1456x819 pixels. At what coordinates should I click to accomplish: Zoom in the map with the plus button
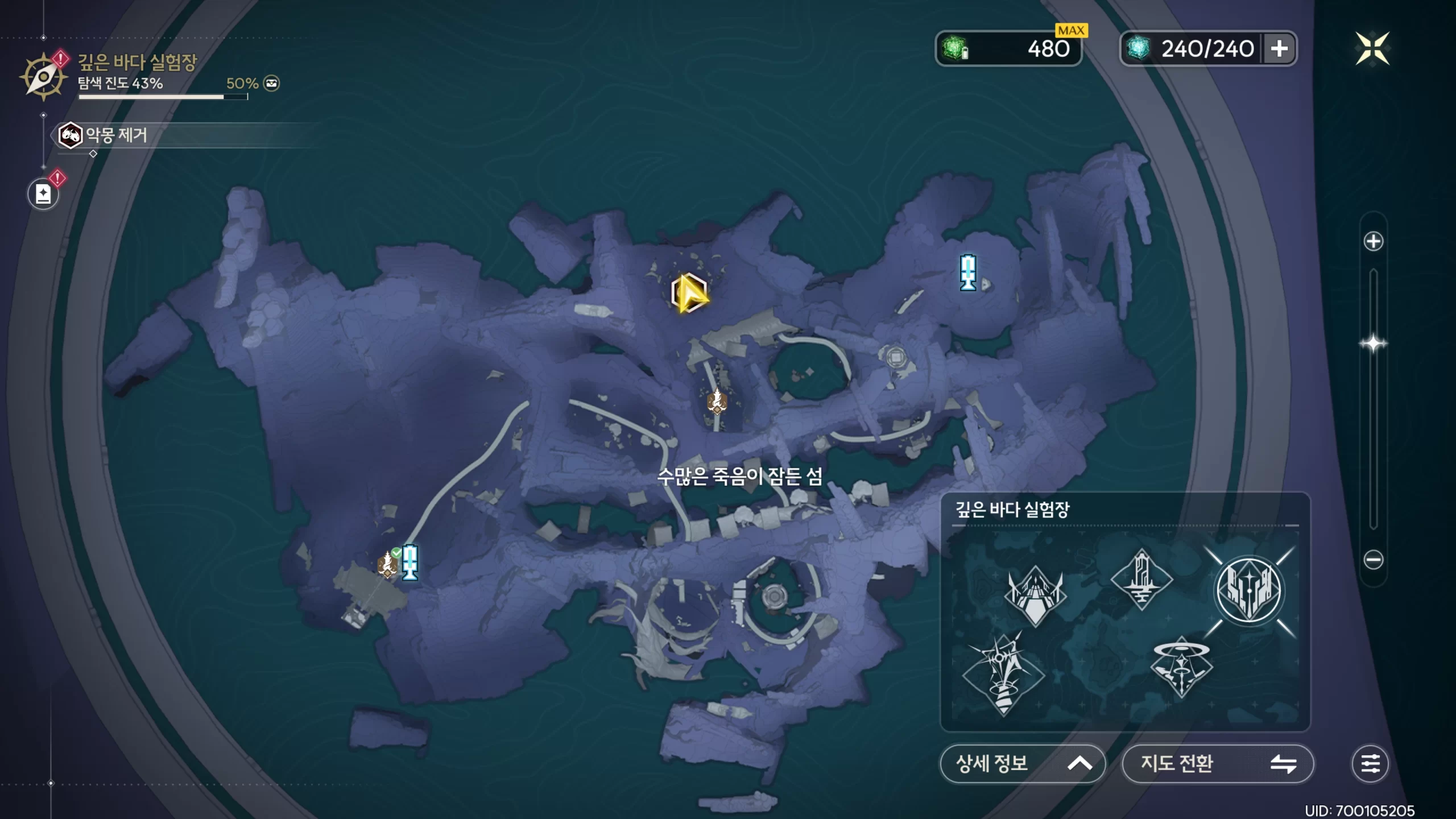(x=1373, y=241)
